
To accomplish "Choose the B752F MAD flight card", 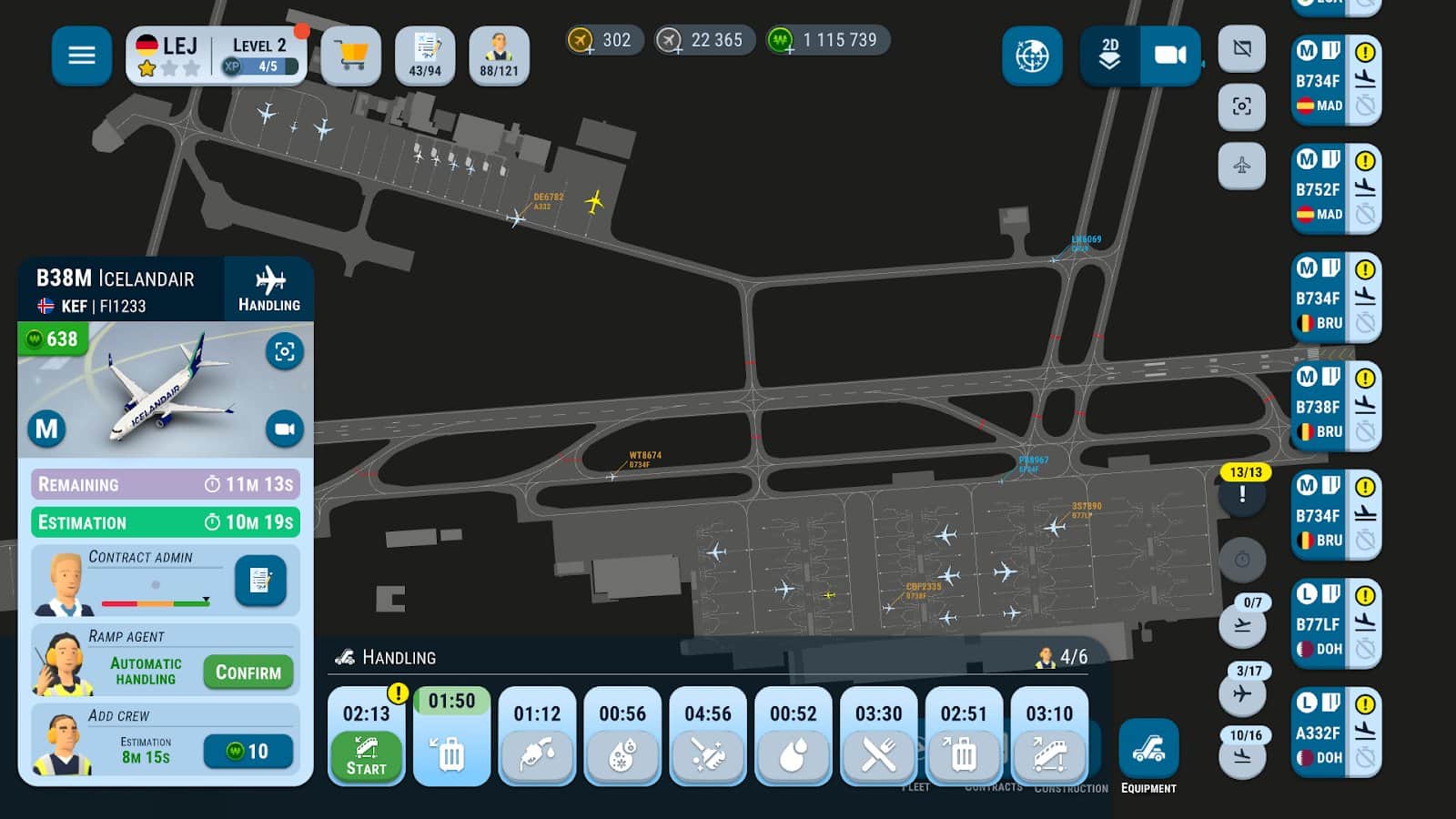I will (x=1335, y=189).
